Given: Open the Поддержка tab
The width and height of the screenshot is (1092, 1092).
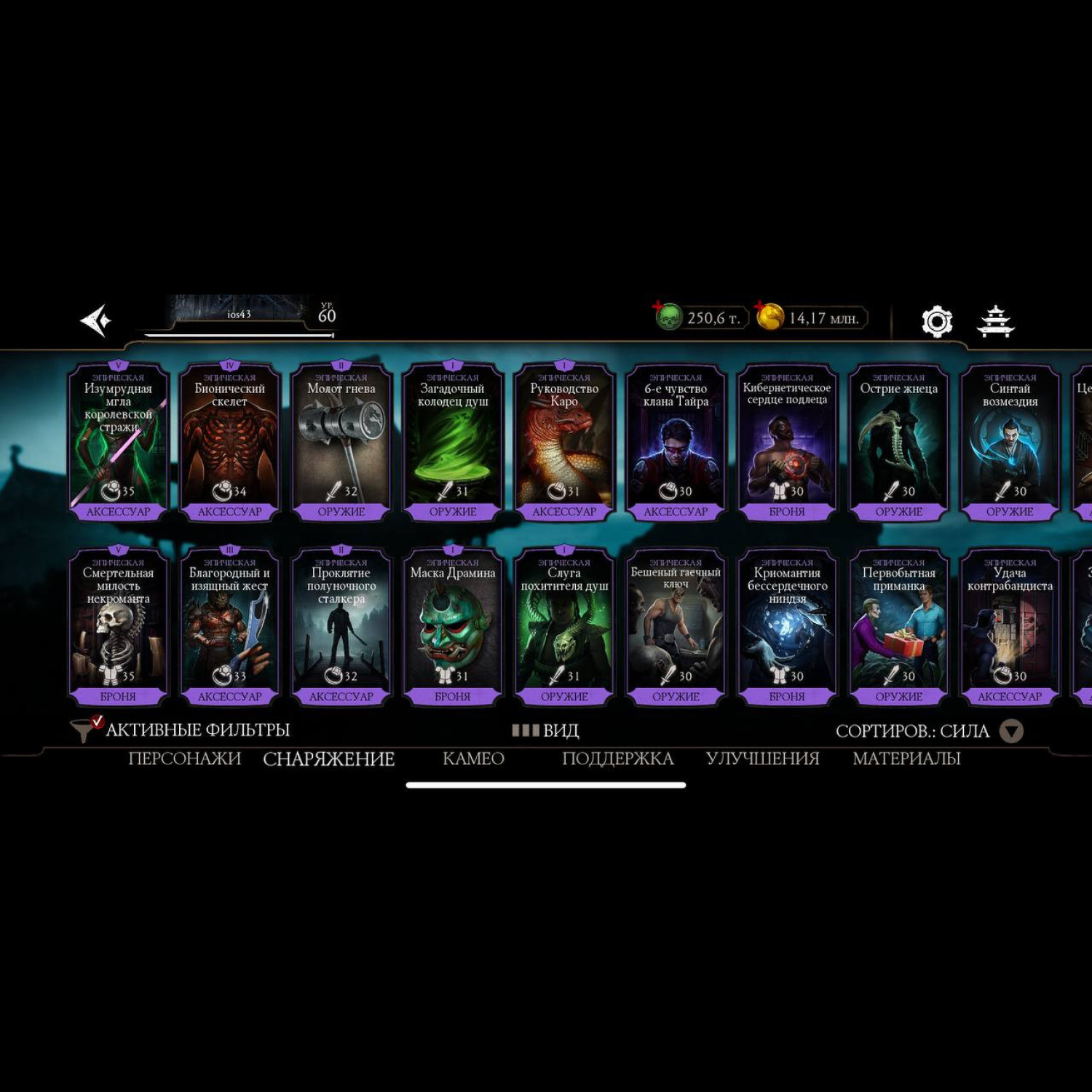Looking at the screenshot, I should [x=617, y=759].
